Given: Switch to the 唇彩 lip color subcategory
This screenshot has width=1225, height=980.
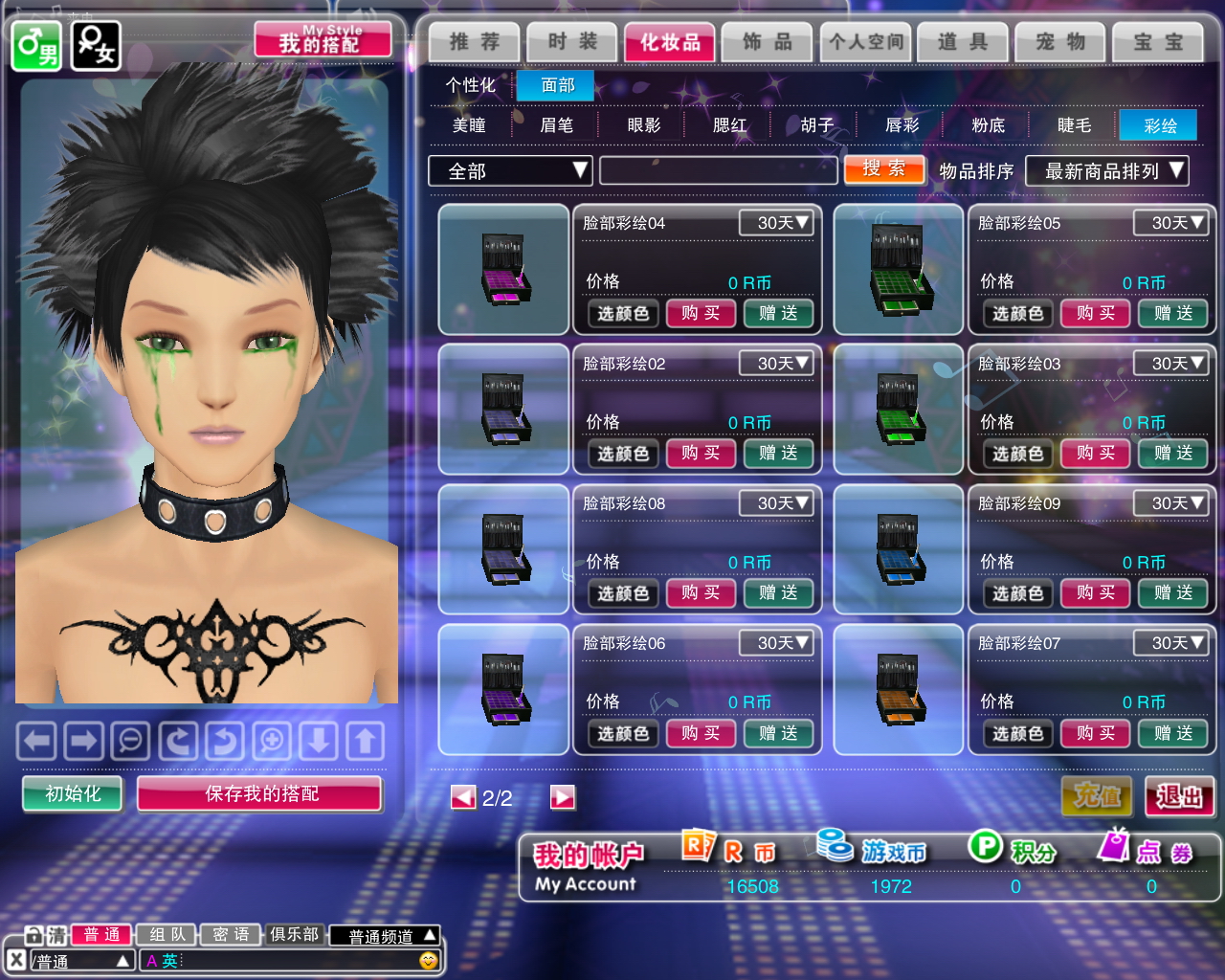Looking at the screenshot, I should coord(902,125).
